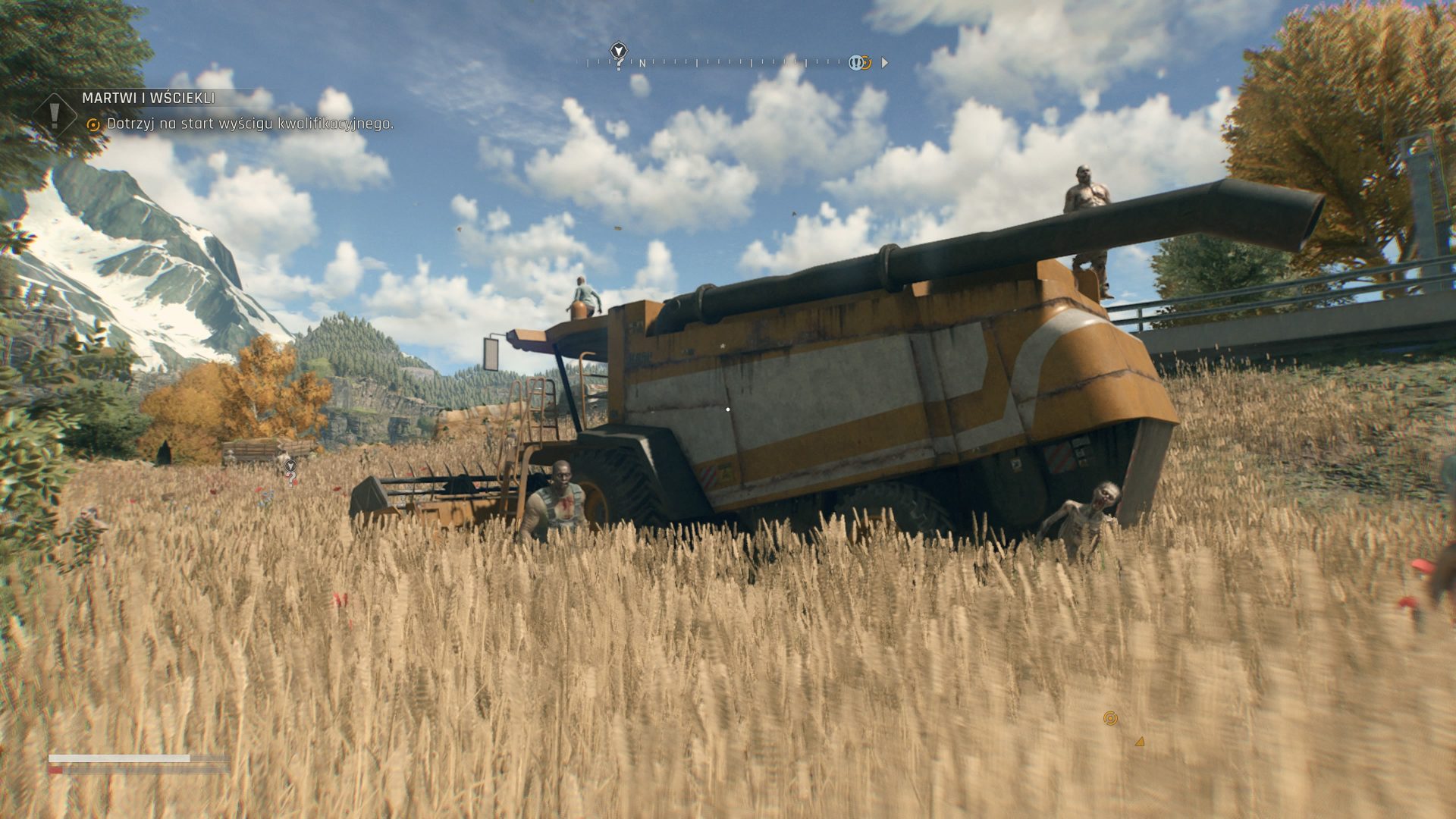Select the objective "Dotrzyj na start wyścigu kwalifikacyjnego"
Screen dimensions: 1456x819
pyautogui.click(x=250, y=124)
